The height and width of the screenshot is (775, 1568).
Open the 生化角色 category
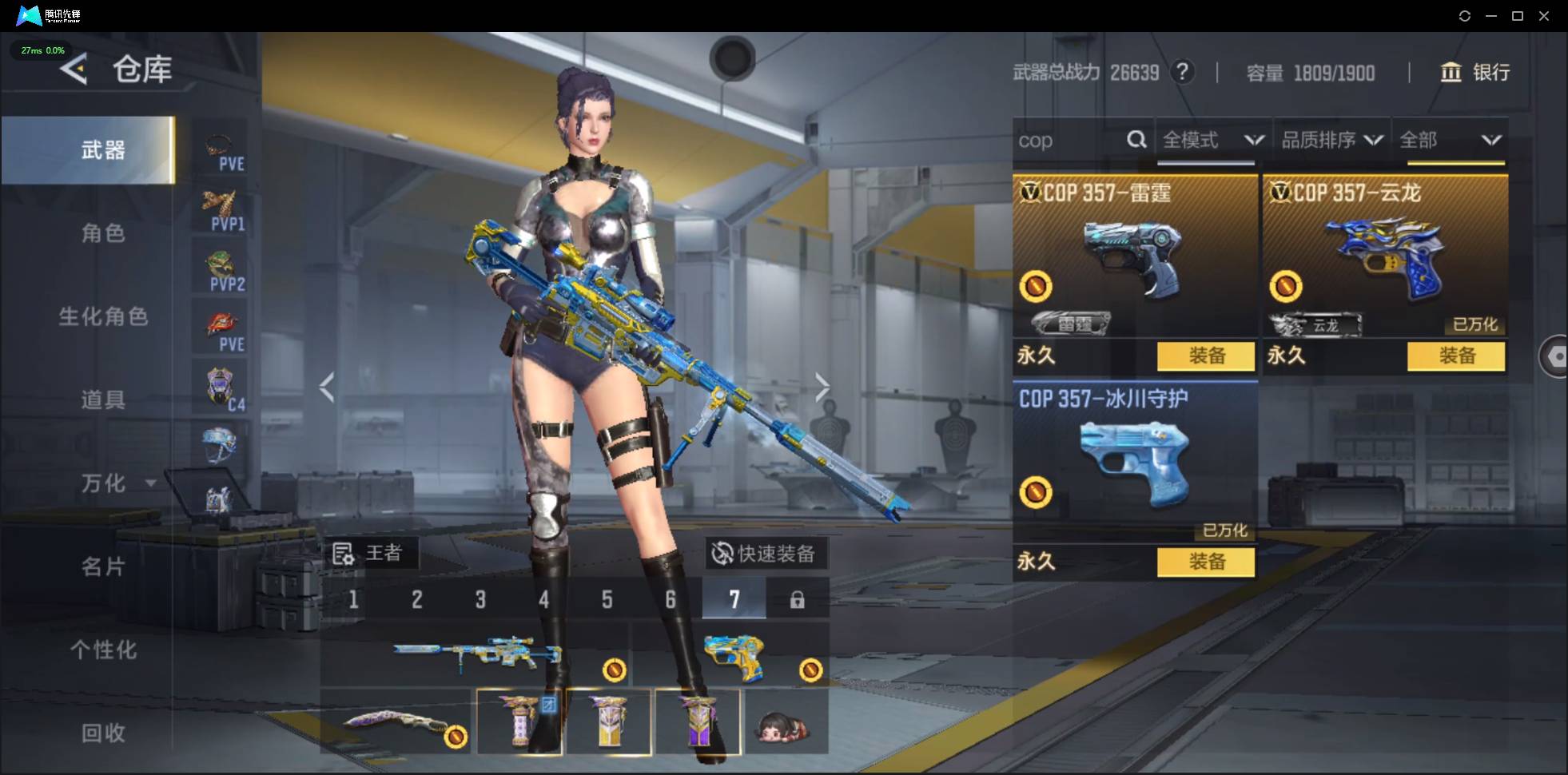[x=103, y=316]
